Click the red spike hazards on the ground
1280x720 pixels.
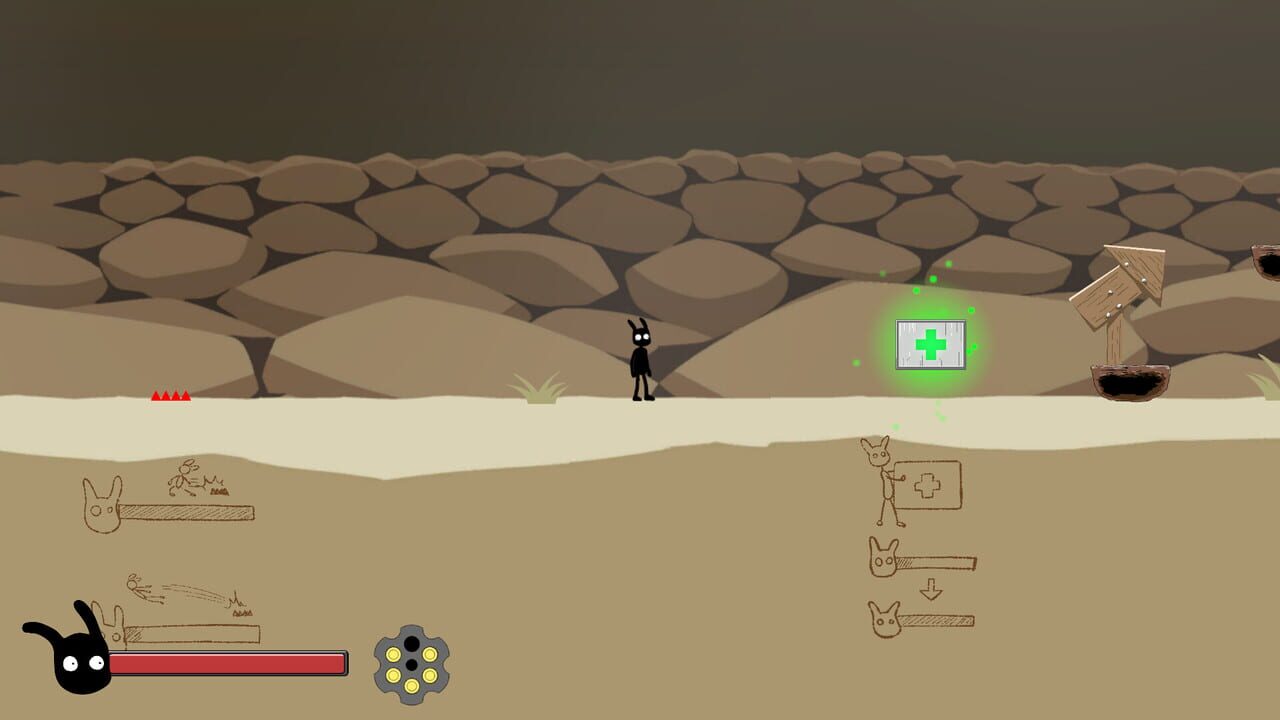(x=170, y=396)
